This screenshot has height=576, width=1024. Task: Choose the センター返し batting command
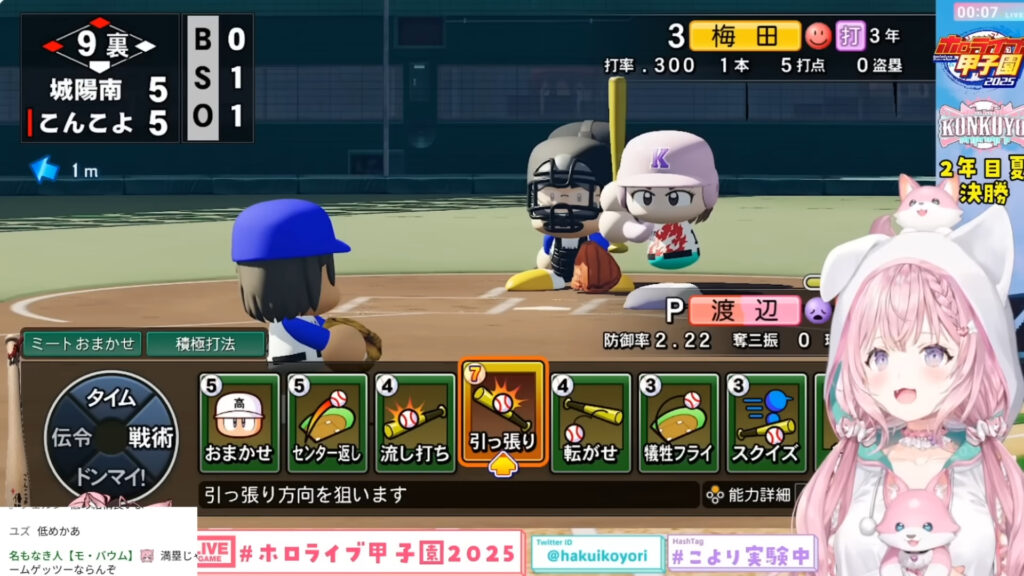click(327, 422)
